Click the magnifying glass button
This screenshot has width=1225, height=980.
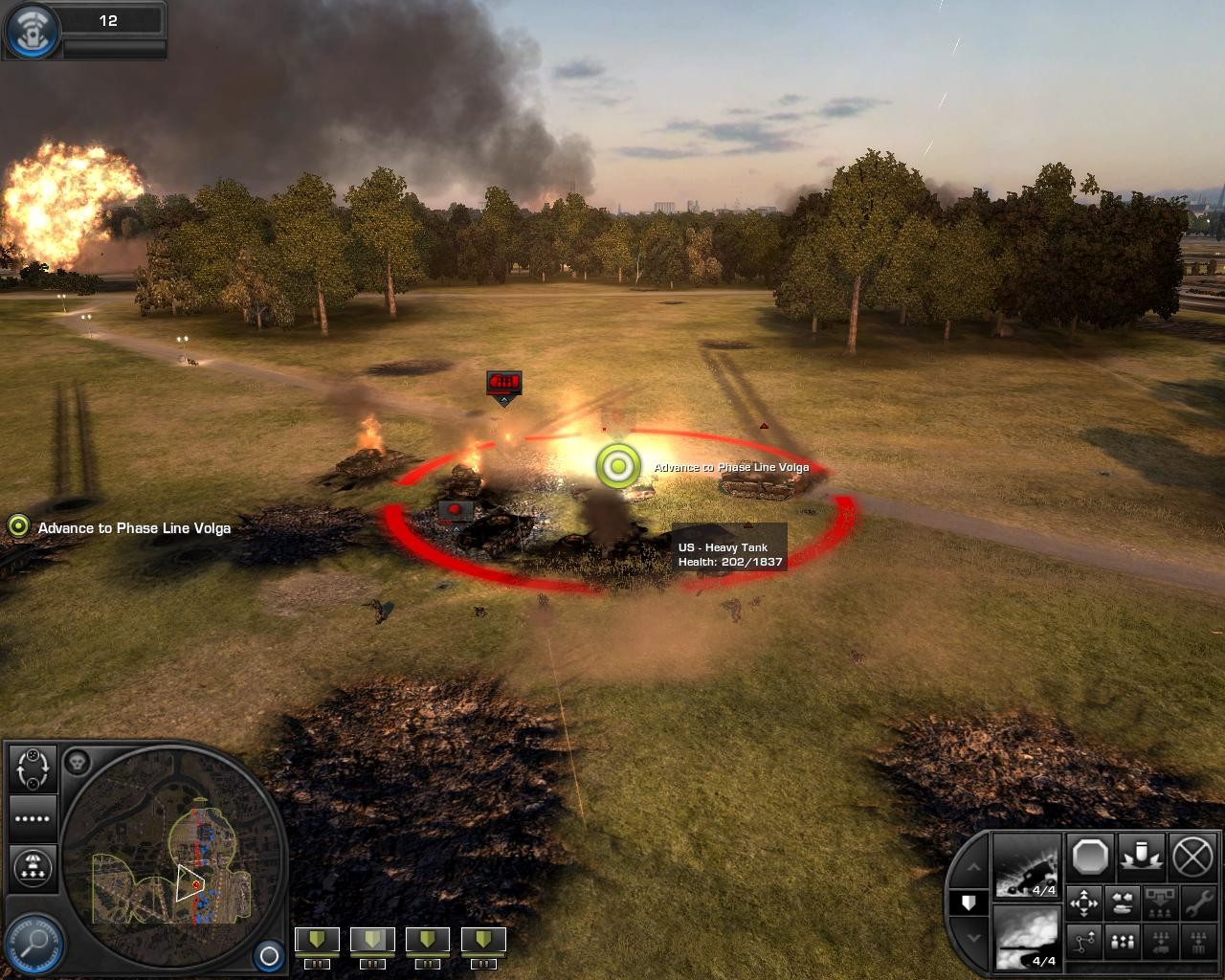coord(34,942)
